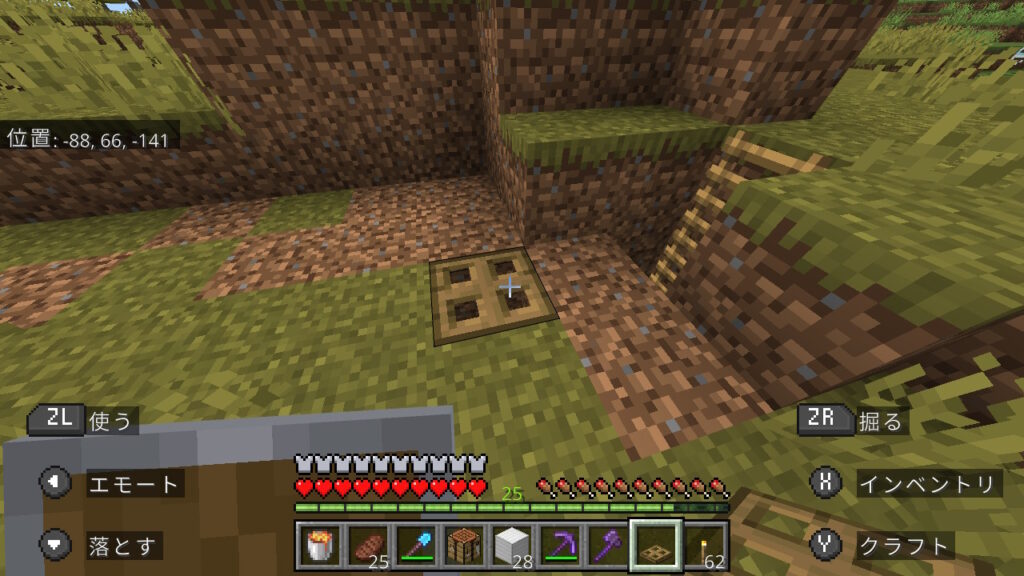Image resolution: width=1024 pixels, height=576 pixels.
Task: Click the highlighted trapdoor hotbar slot
Action: 655,546
